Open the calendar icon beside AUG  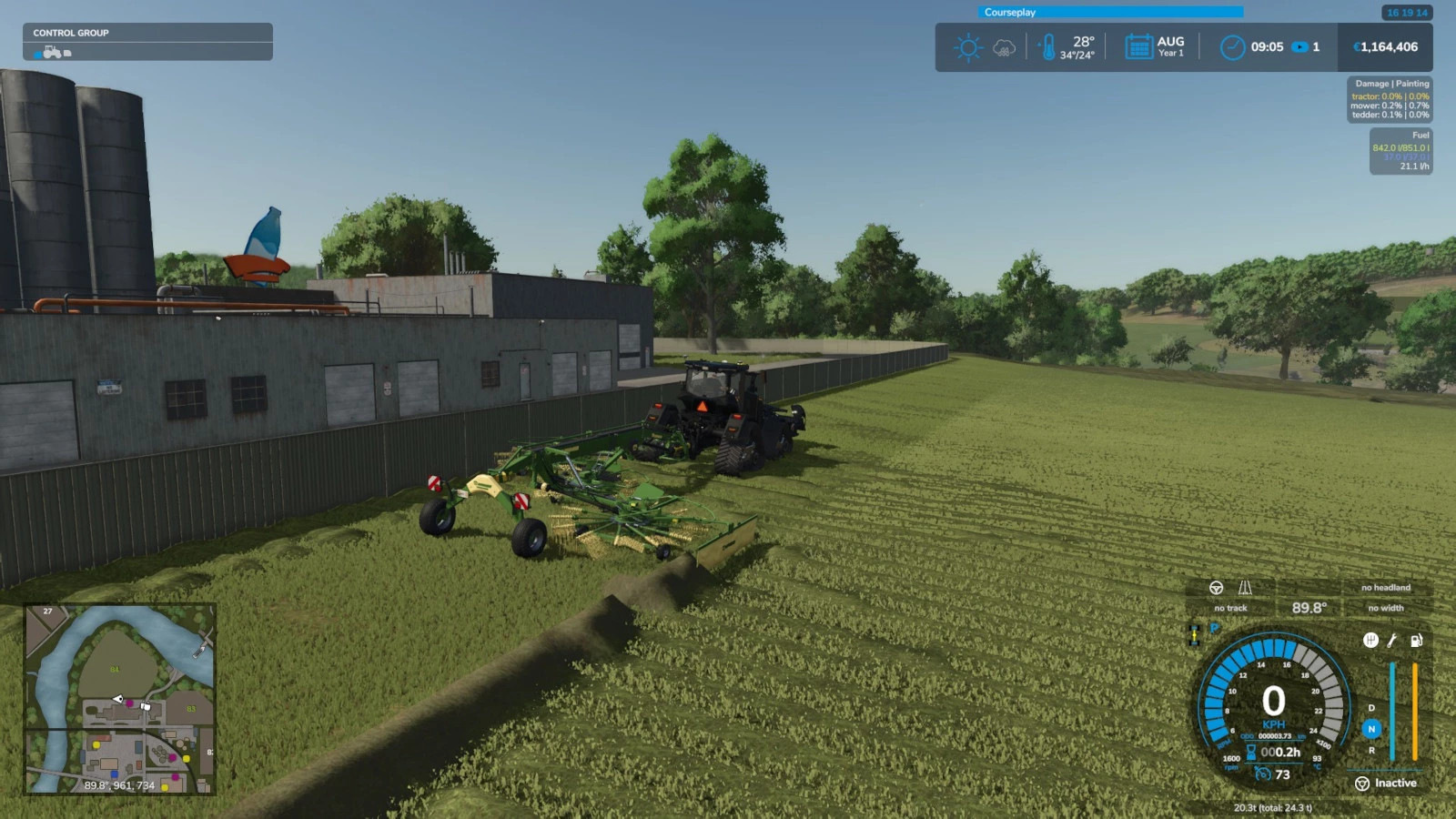1138,47
